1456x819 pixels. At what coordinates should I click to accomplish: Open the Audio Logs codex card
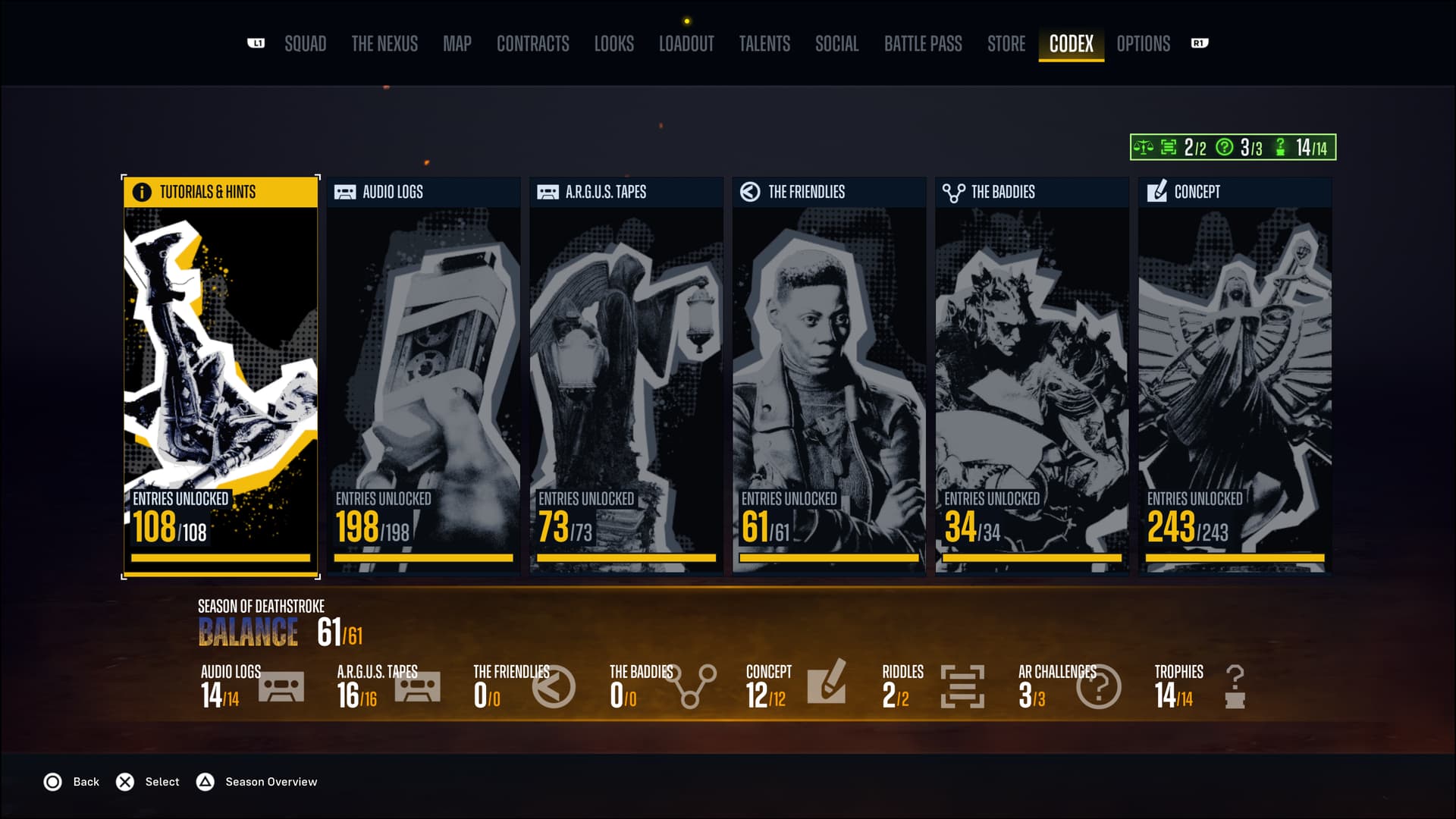point(423,377)
